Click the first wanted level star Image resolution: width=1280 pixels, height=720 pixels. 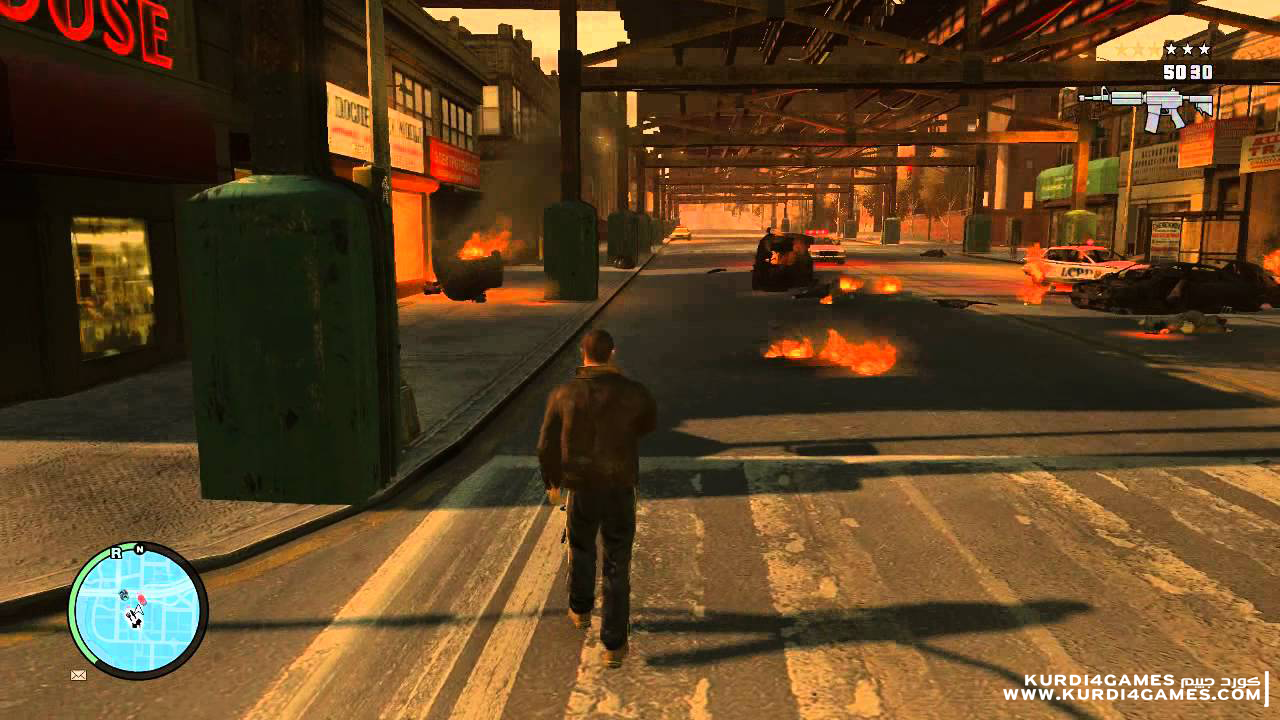coord(1169,48)
